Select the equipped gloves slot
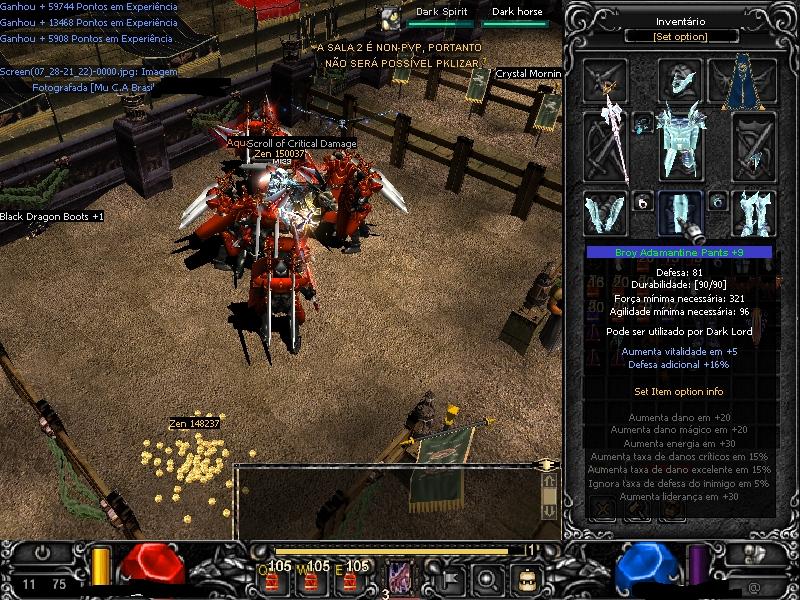Image resolution: width=800 pixels, height=600 pixels. tap(607, 213)
